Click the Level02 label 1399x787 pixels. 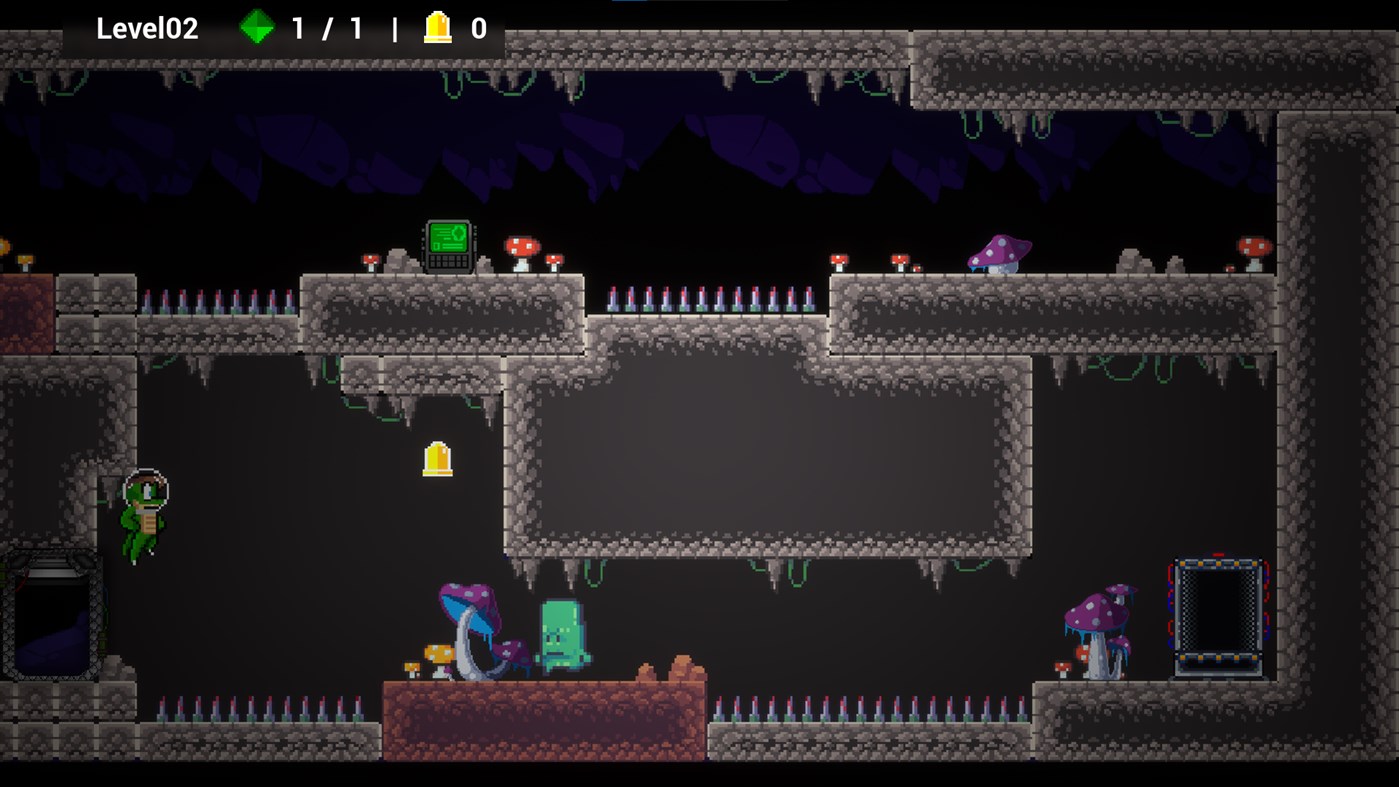point(146,28)
